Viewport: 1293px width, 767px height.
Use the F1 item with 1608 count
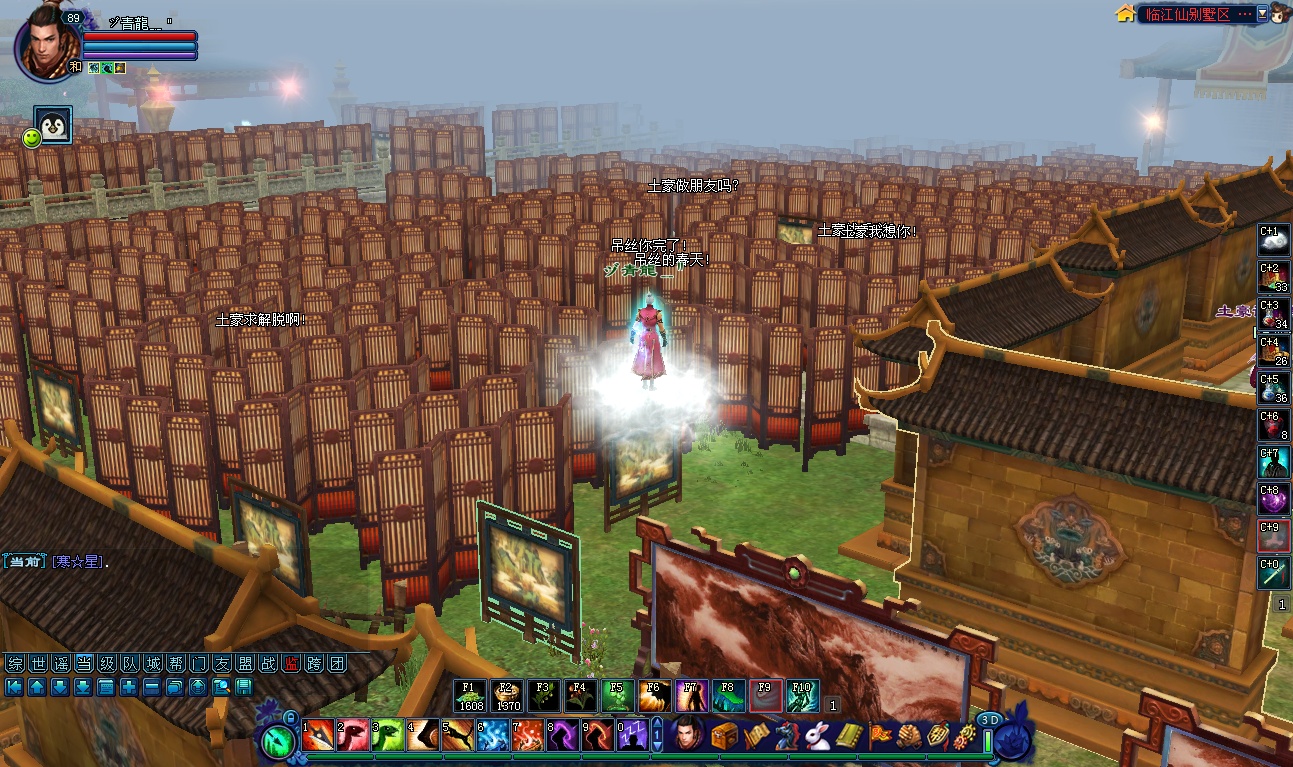coord(470,695)
